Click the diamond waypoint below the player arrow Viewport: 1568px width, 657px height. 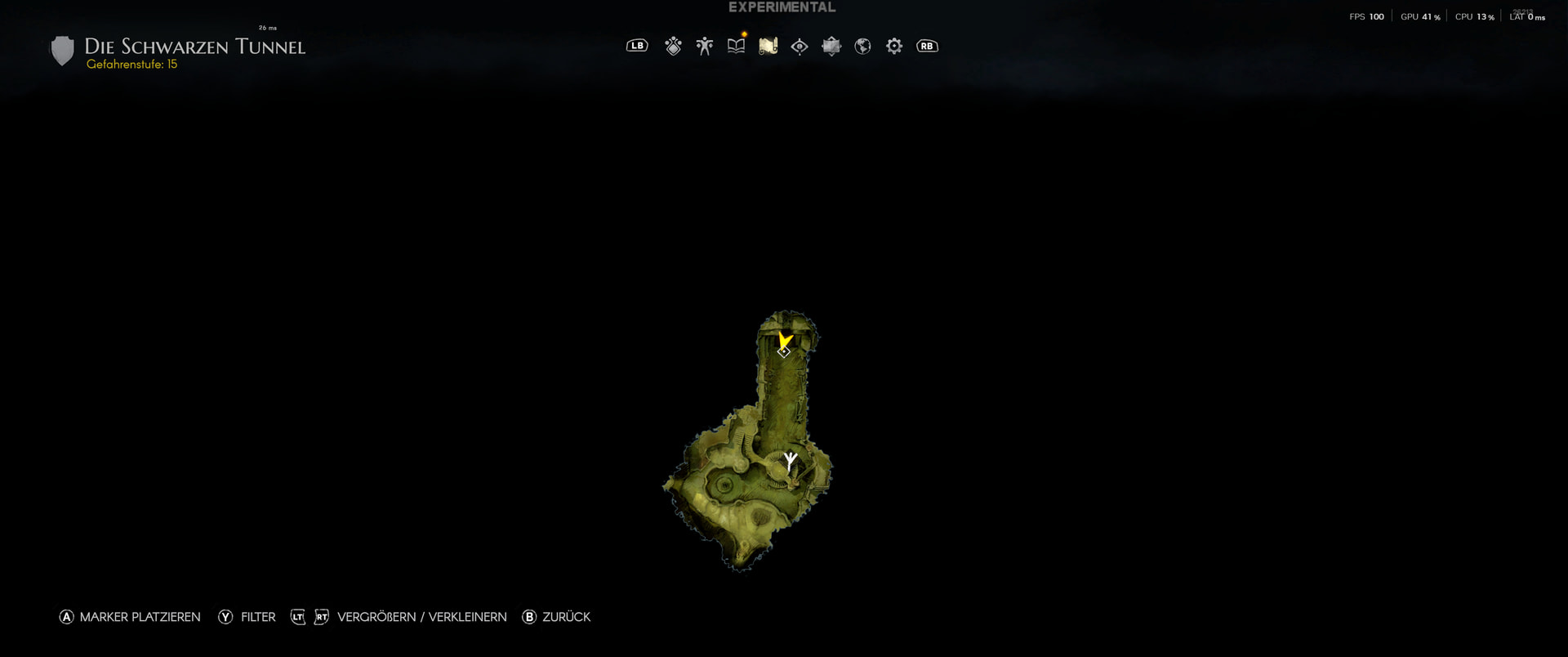[x=783, y=351]
